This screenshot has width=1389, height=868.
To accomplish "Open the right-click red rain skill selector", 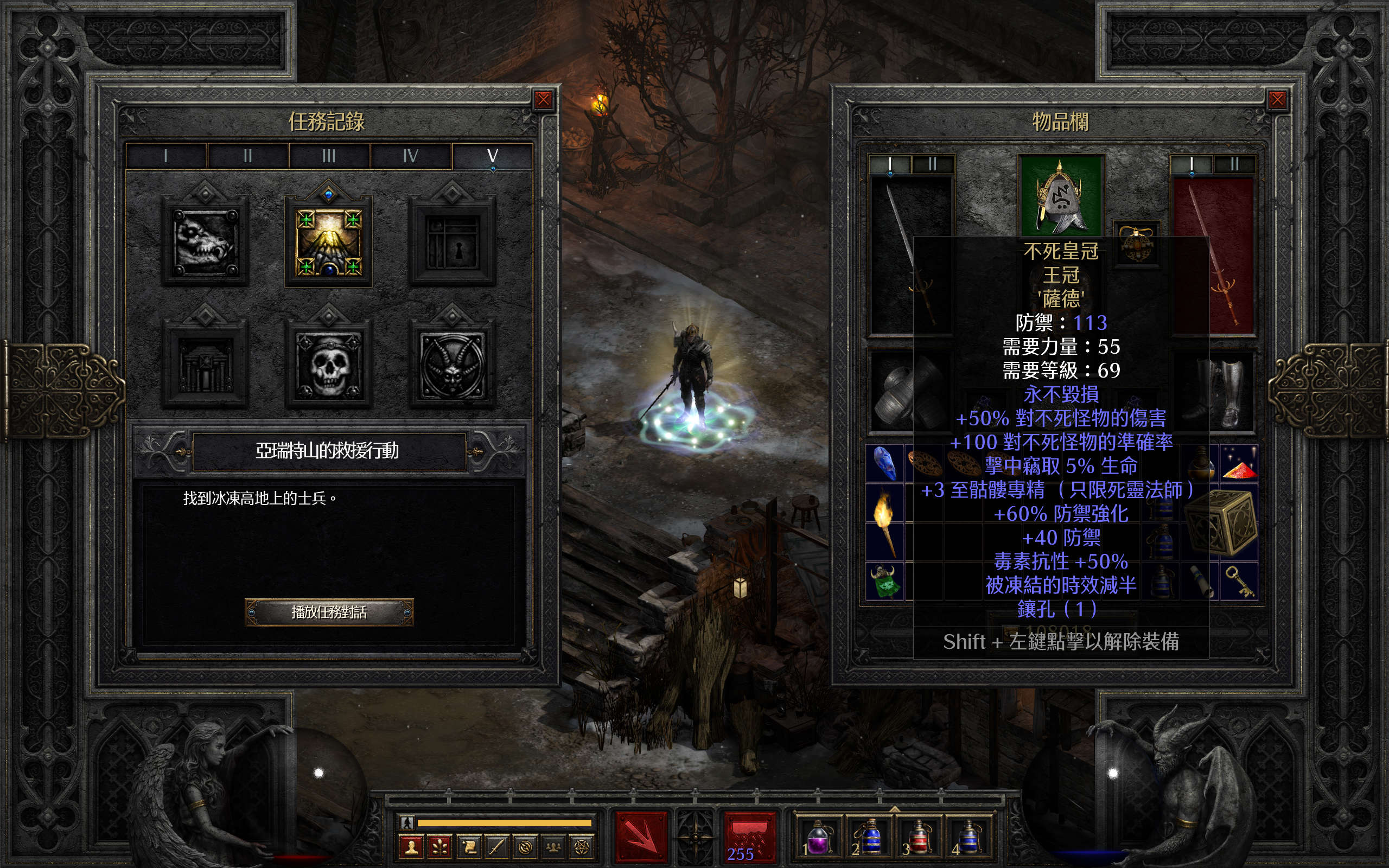I will click(x=748, y=837).
